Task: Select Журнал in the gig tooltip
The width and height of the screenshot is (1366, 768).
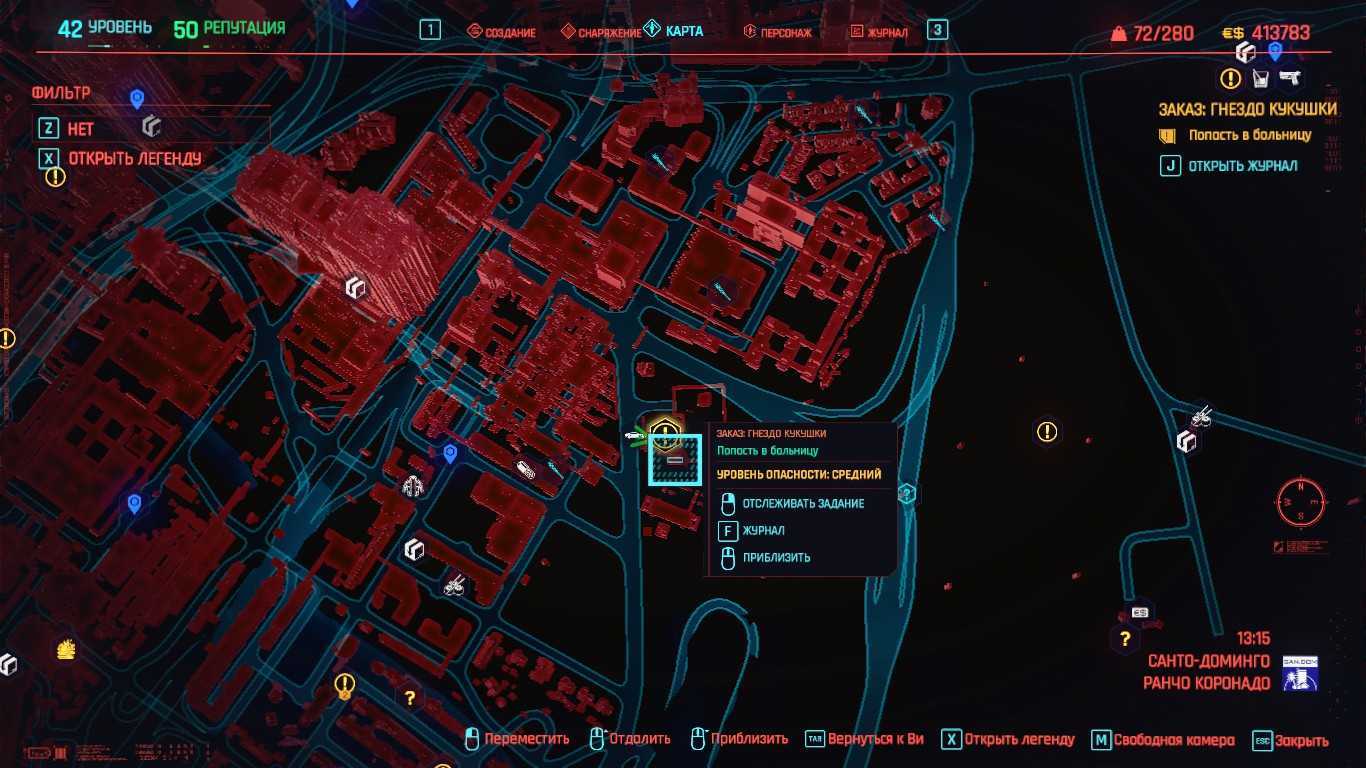Action: click(x=763, y=531)
